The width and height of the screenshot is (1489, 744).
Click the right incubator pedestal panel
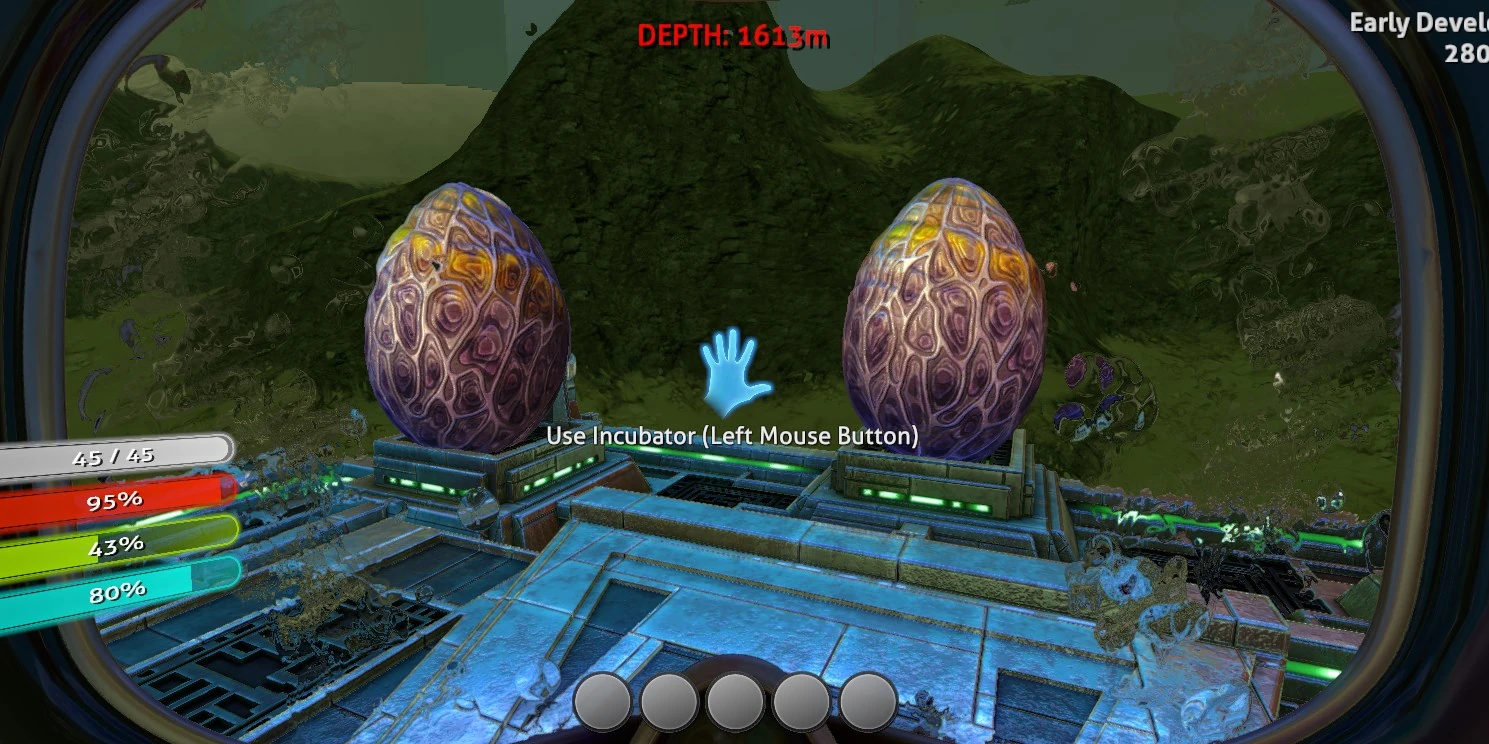coord(930,485)
